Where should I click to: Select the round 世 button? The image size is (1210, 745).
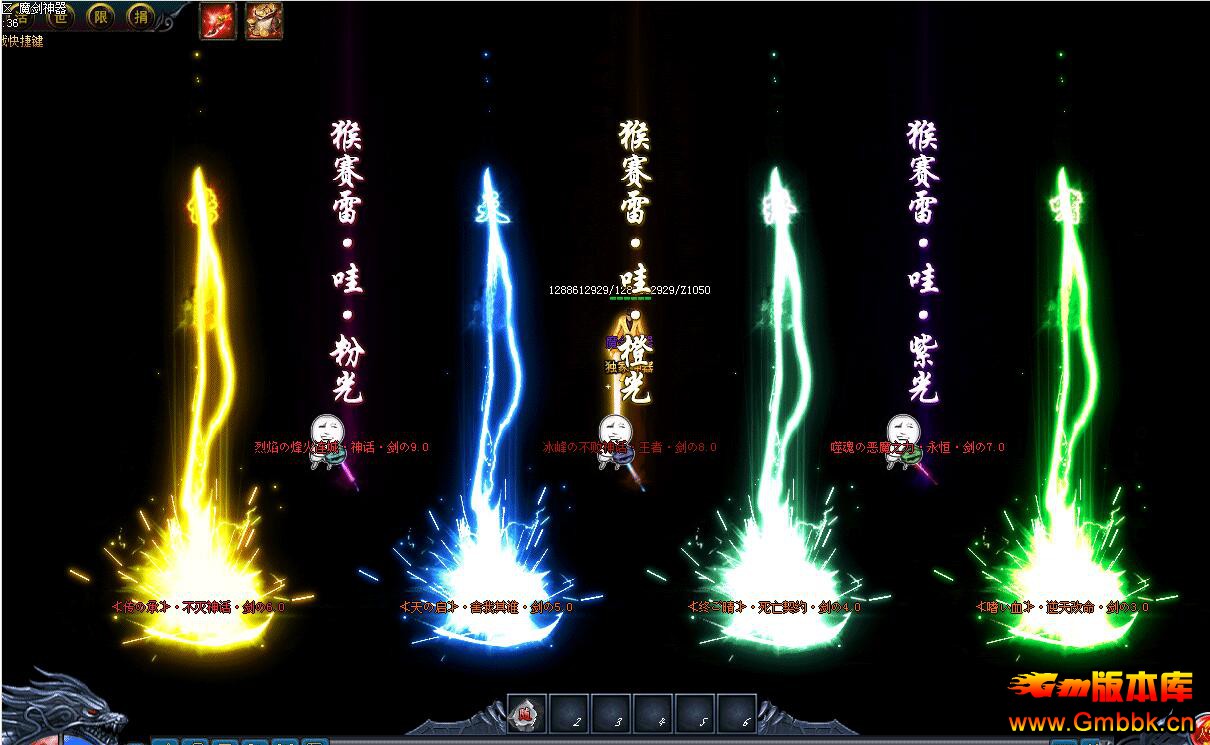tap(61, 16)
